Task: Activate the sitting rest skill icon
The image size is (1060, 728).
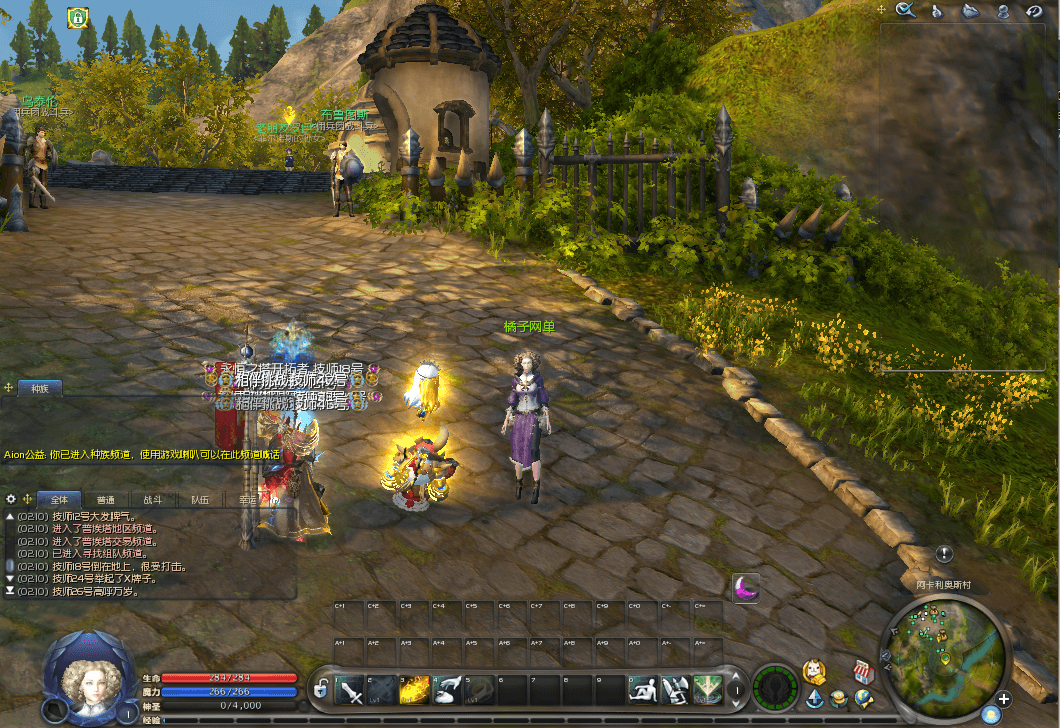Action: click(x=641, y=689)
